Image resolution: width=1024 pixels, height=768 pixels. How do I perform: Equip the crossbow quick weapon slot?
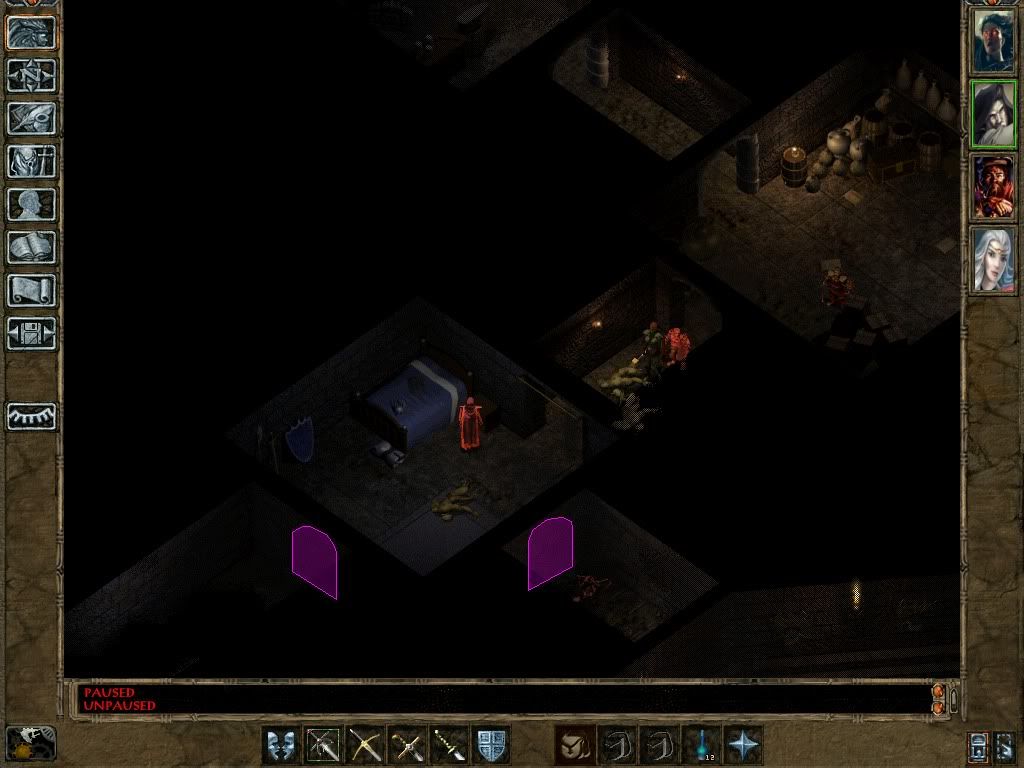pyautogui.click(x=365, y=745)
